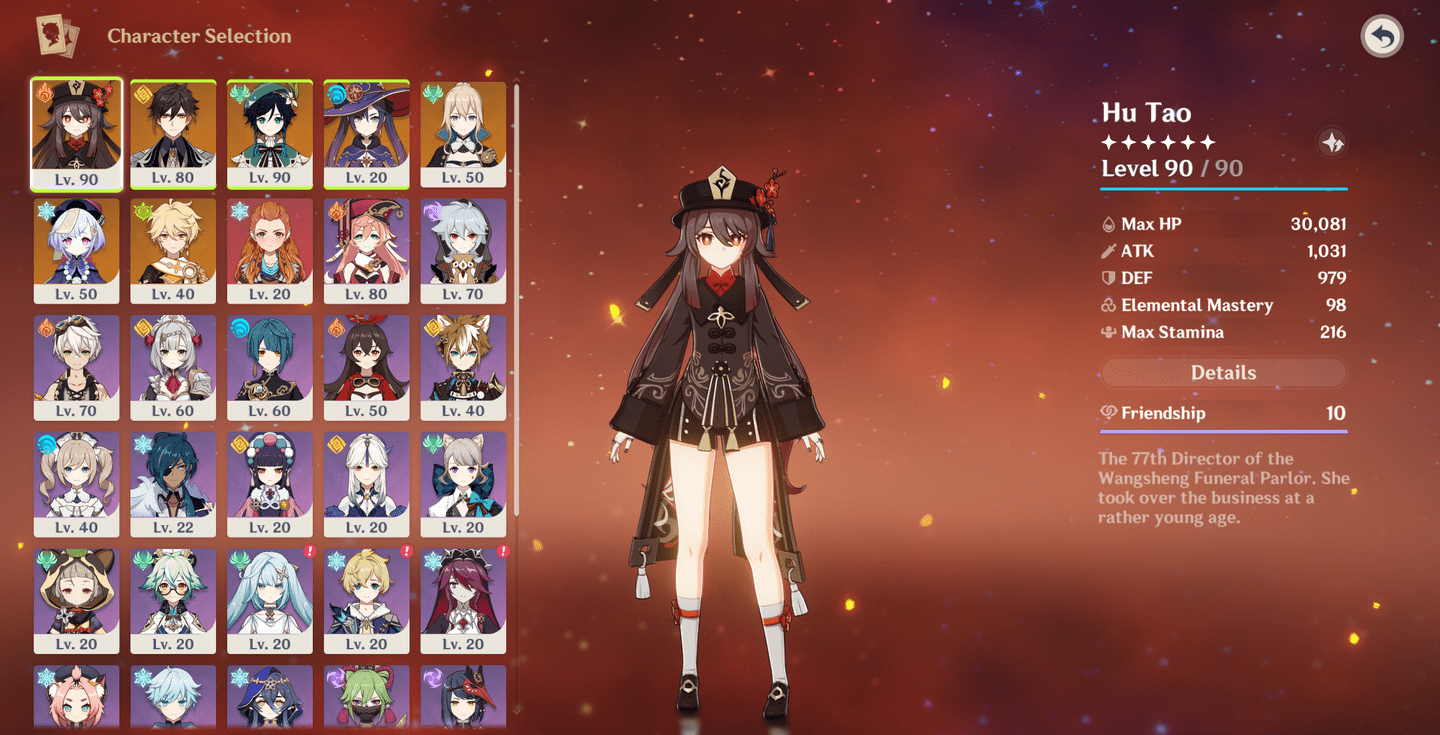This screenshot has height=735, width=1440.
Task: Click the Anemo symbol on Venti's card
Action: [x=238, y=92]
